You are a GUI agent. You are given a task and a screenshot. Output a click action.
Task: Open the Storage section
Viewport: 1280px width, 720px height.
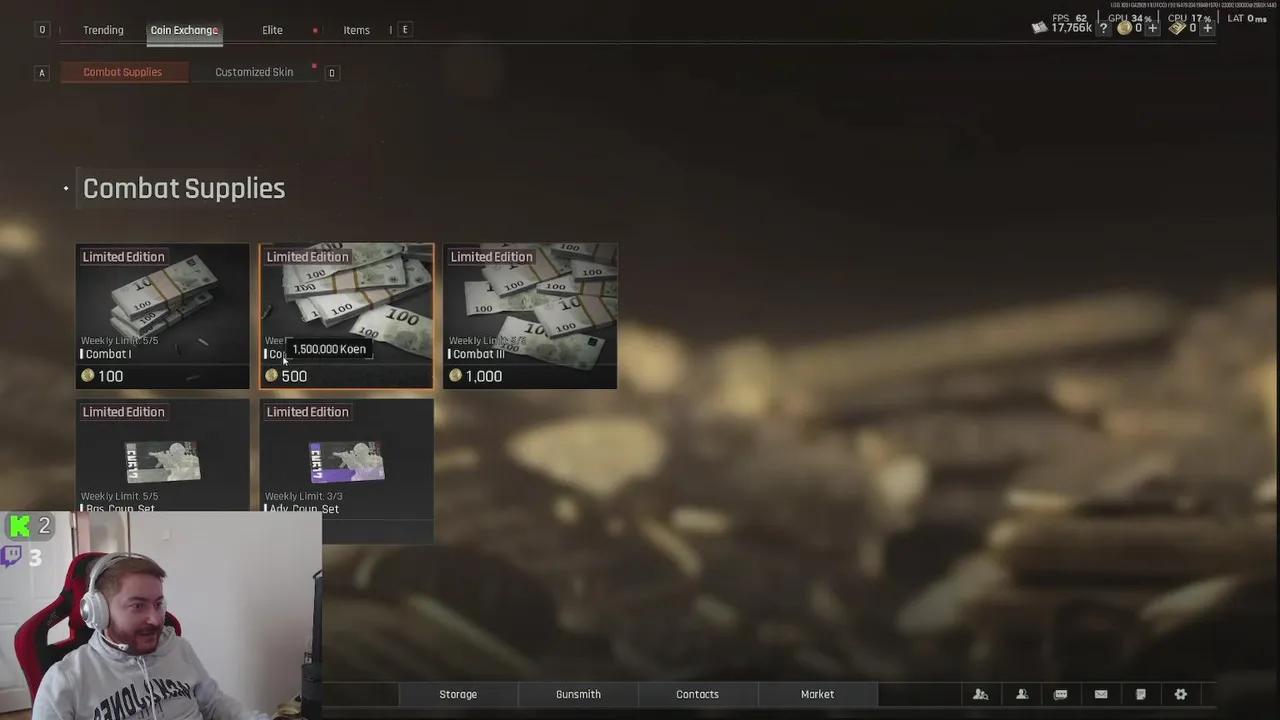click(x=458, y=694)
